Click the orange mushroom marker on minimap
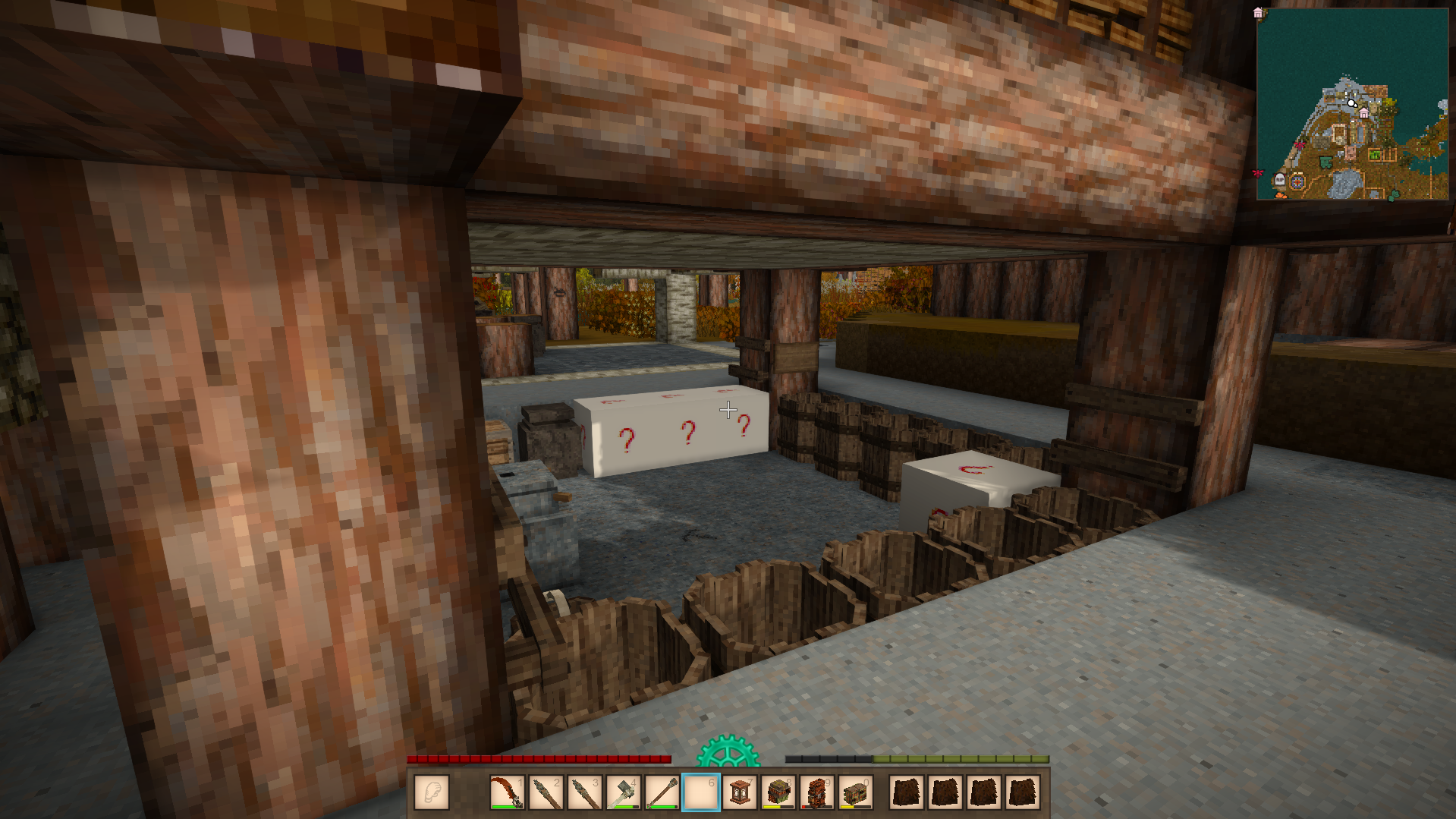 [x=1281, y=196]
